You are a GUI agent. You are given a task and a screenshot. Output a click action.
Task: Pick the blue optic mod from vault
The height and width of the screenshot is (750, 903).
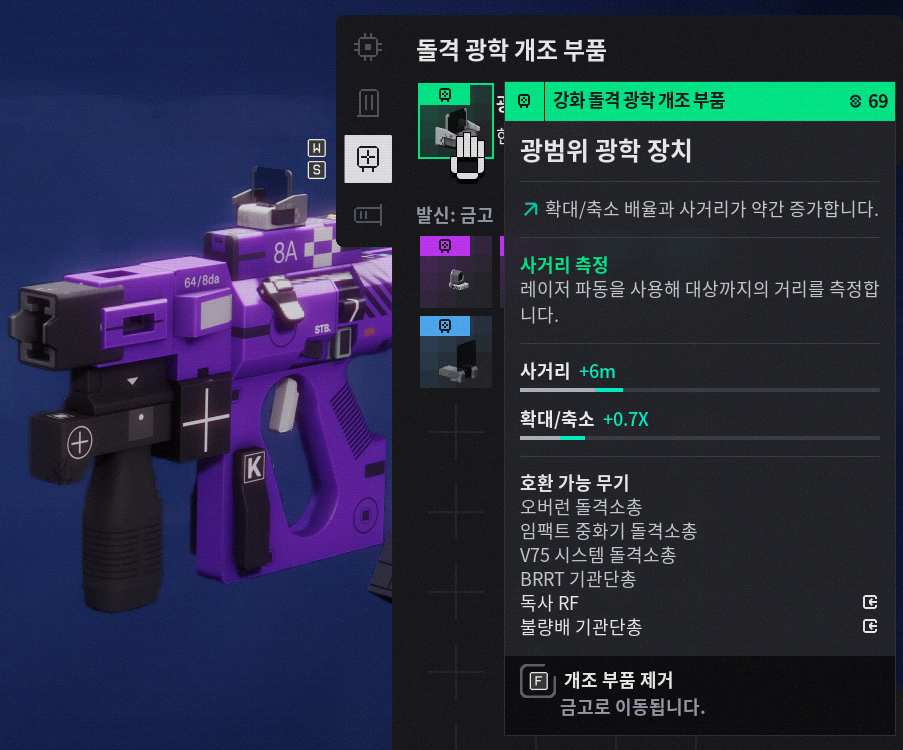(x=455, y=351)
